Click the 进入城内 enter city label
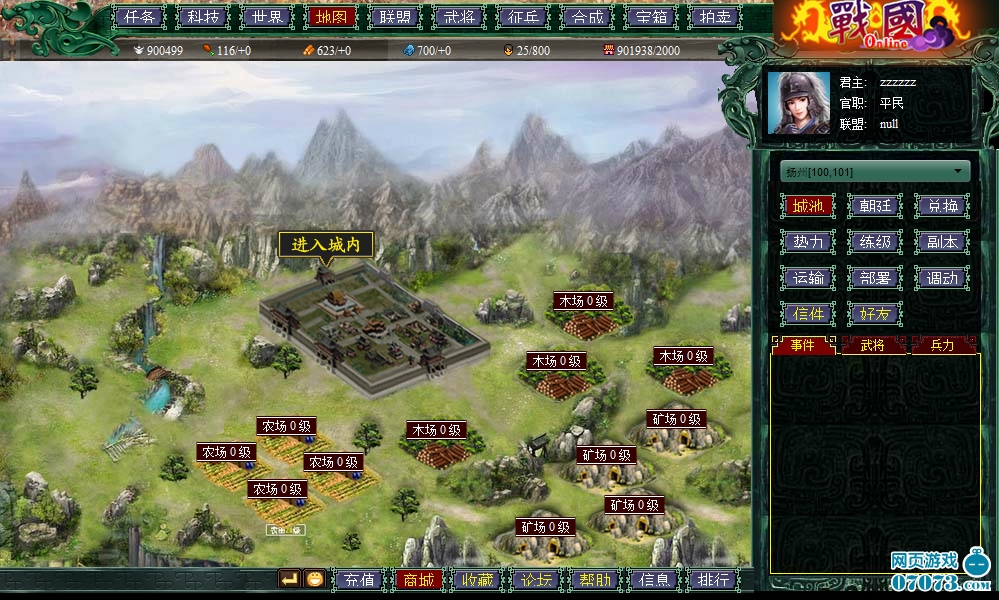Screen dimensions: 999x600 (x=325, y=245)
